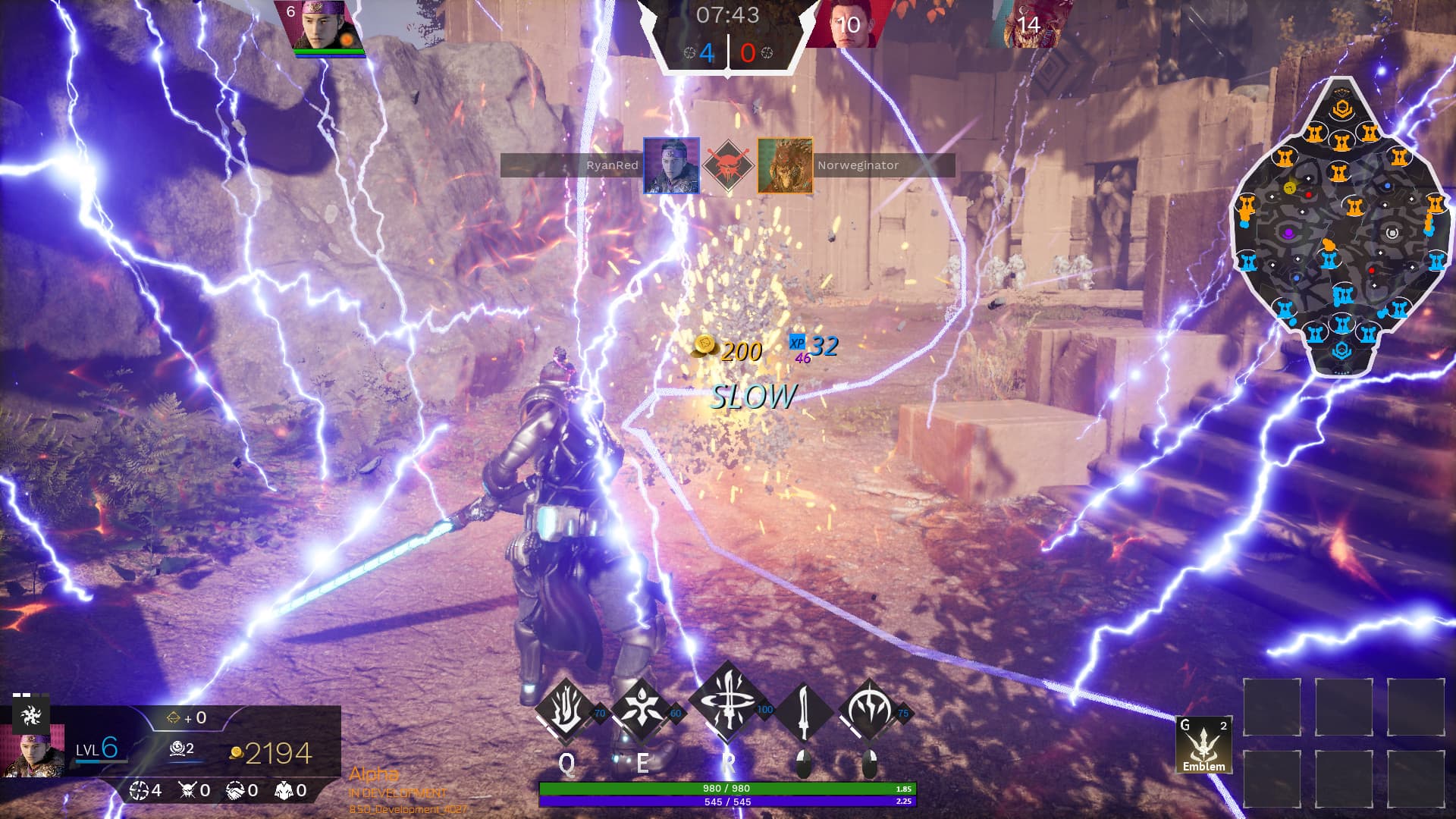This screenshot has height=819, width=1456.
Task: Trigger the R sword ultimate ability
Action: tap(727, 705)
